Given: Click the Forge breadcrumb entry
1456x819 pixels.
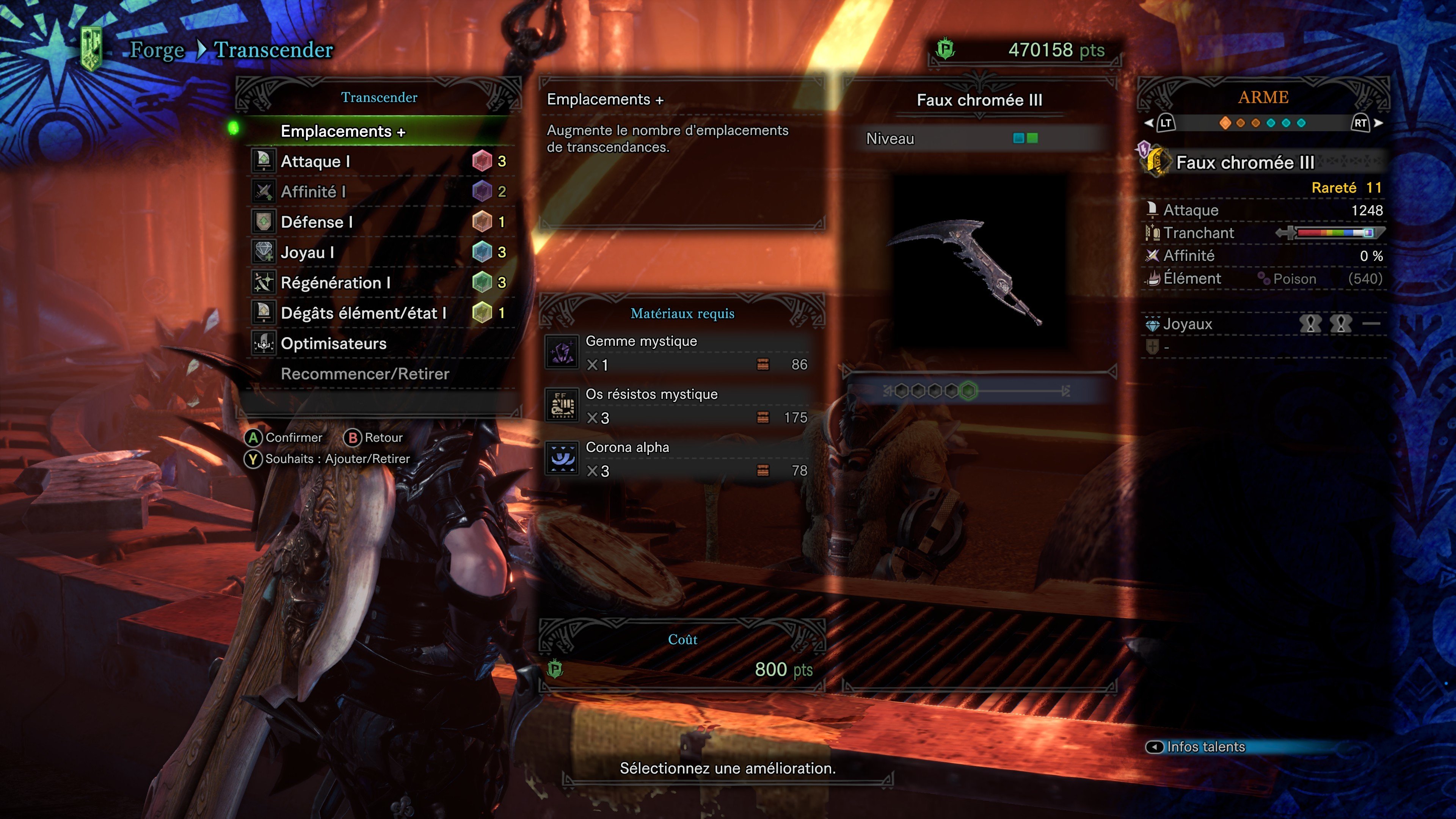Looking at the screenshot, I should point(157,50).
